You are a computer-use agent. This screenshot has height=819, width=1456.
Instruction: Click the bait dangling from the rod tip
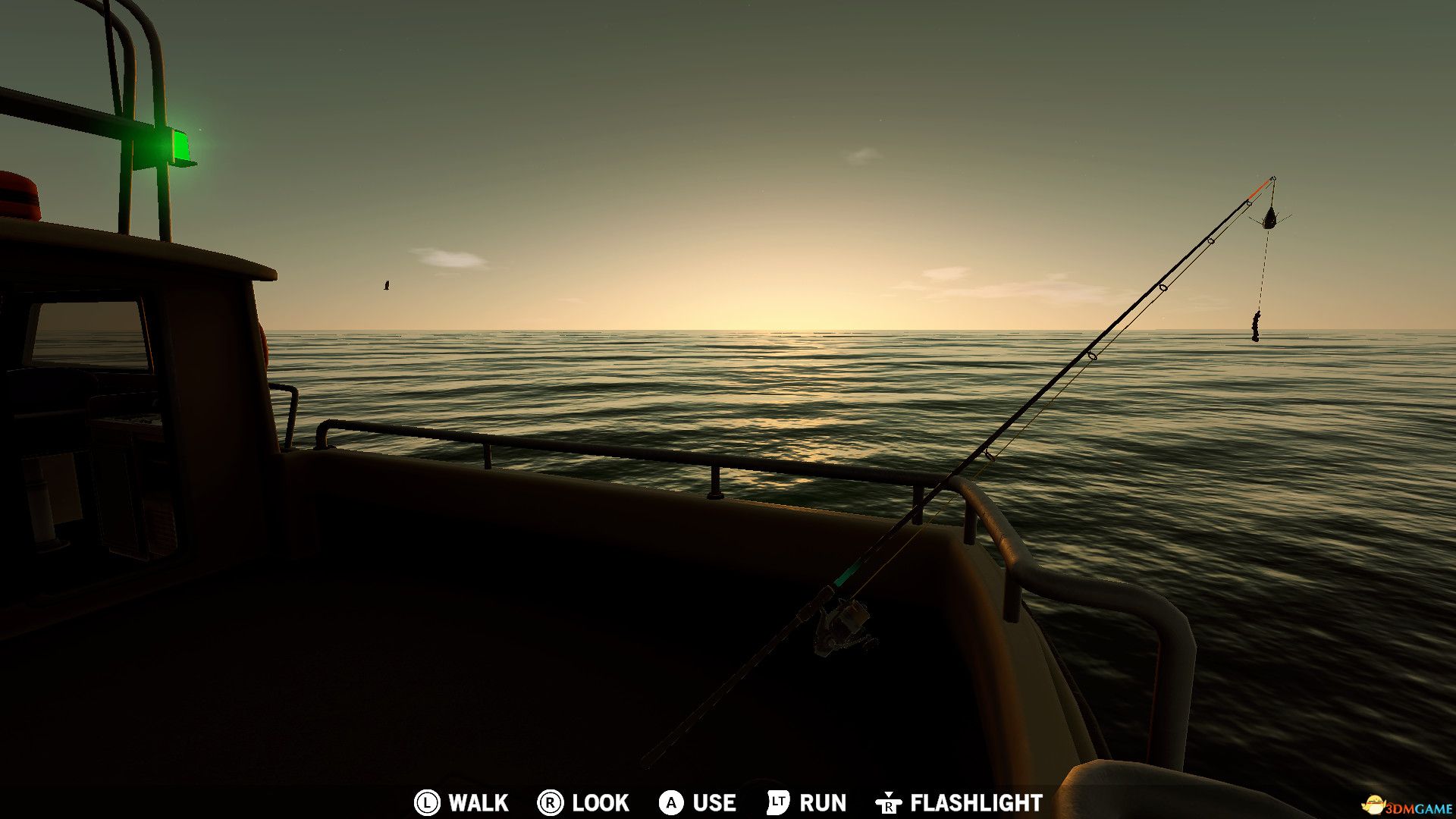[x=1255, y=326]
